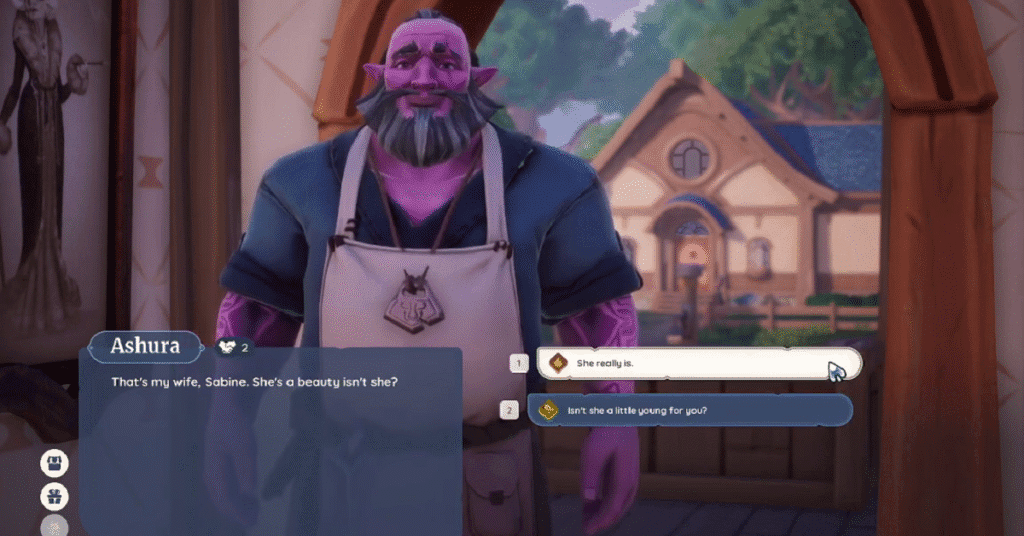Open Ashura's shop with the store icon
1024x536 pixels.
pyautogui.click(x=54, y=463)
